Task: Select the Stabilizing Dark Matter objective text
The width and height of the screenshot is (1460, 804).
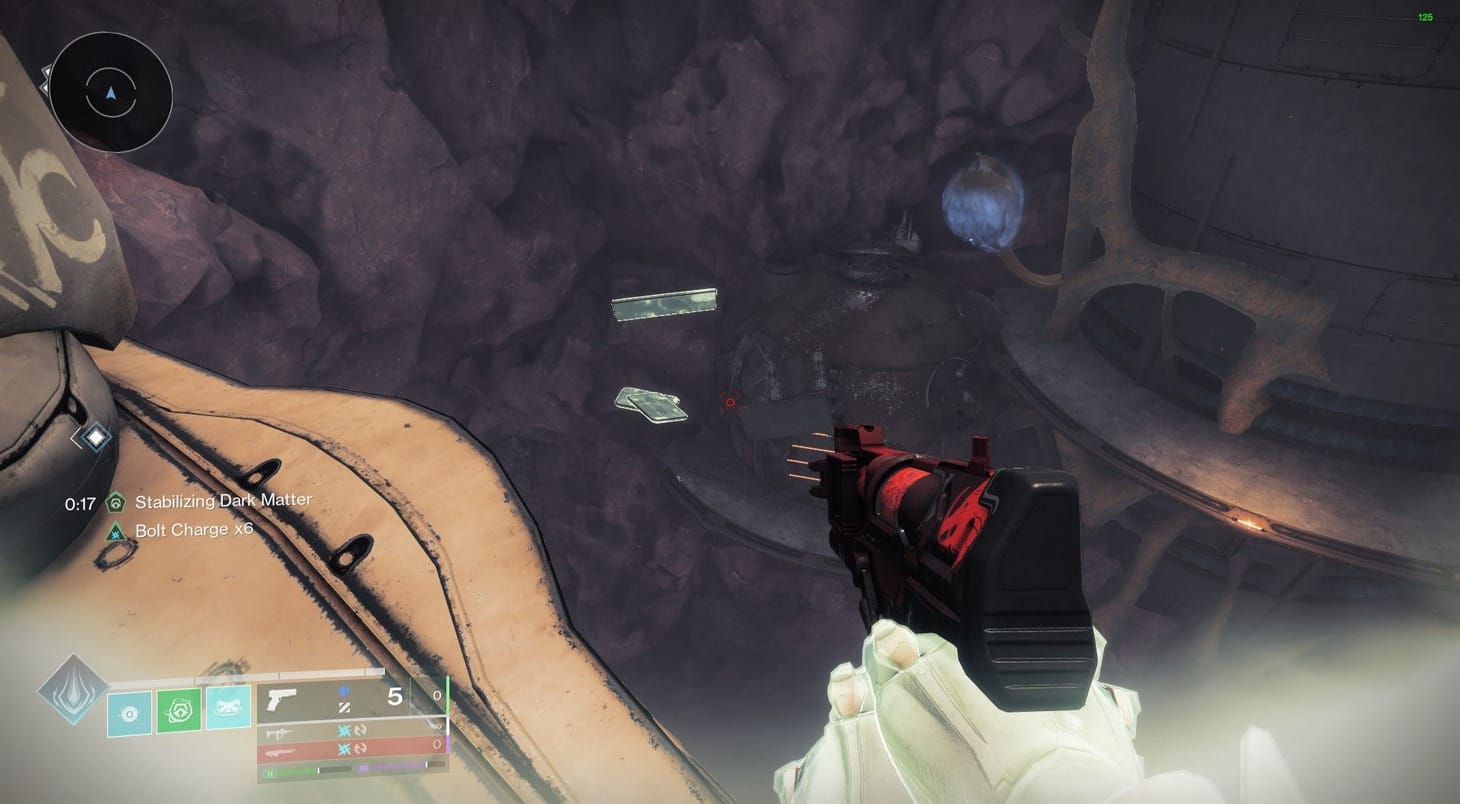Action: coord(222,500)
